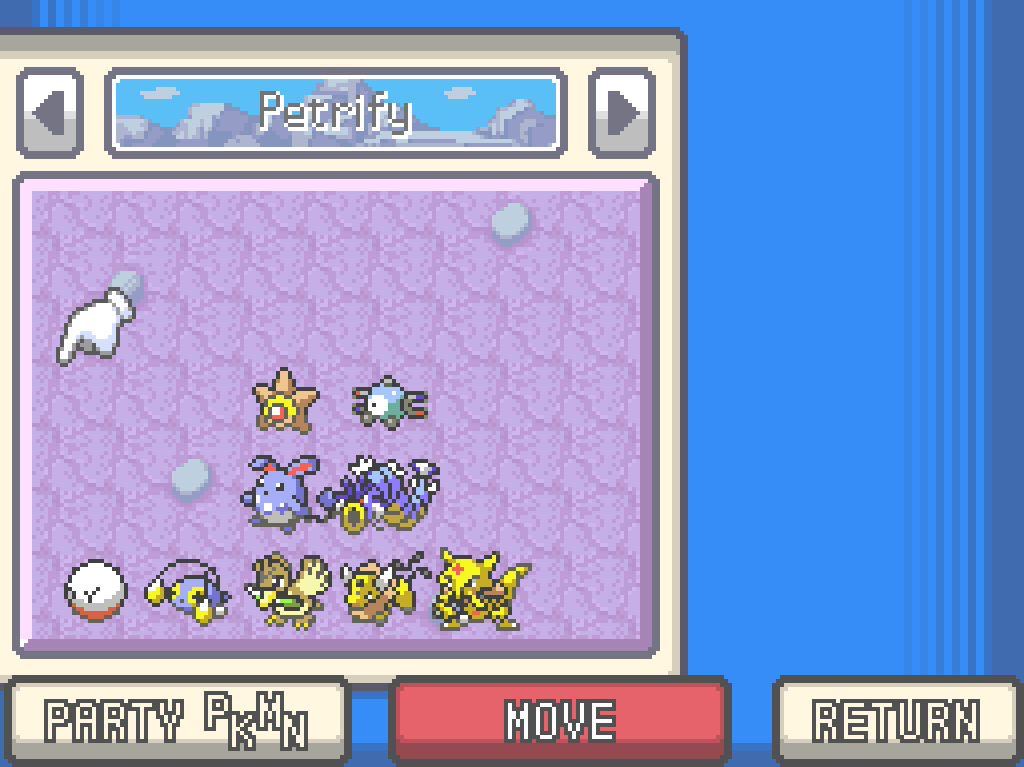This screenshot has width=1024, height=767.
Task: Pick the Magnemite icon in the box
Action: pyautogui.click(x=389, y=401)
